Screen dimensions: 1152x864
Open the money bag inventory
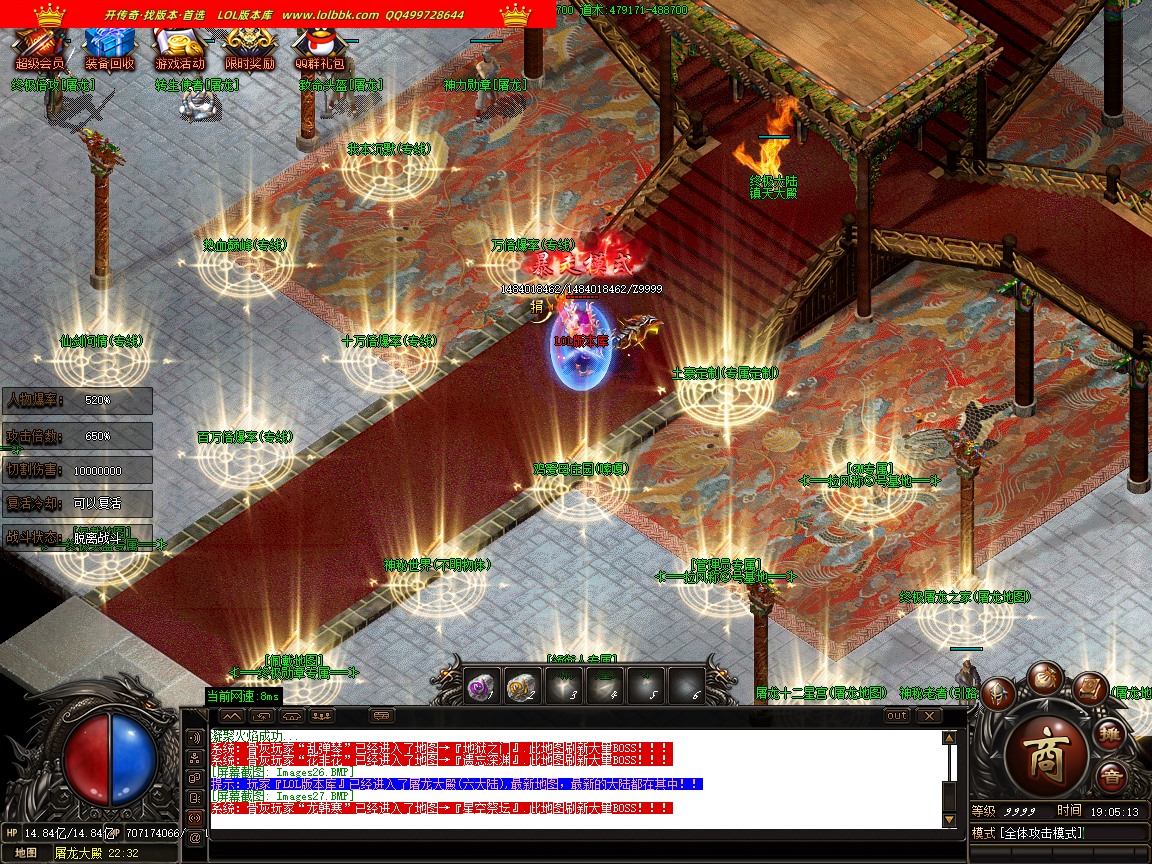pos(1044,675)
